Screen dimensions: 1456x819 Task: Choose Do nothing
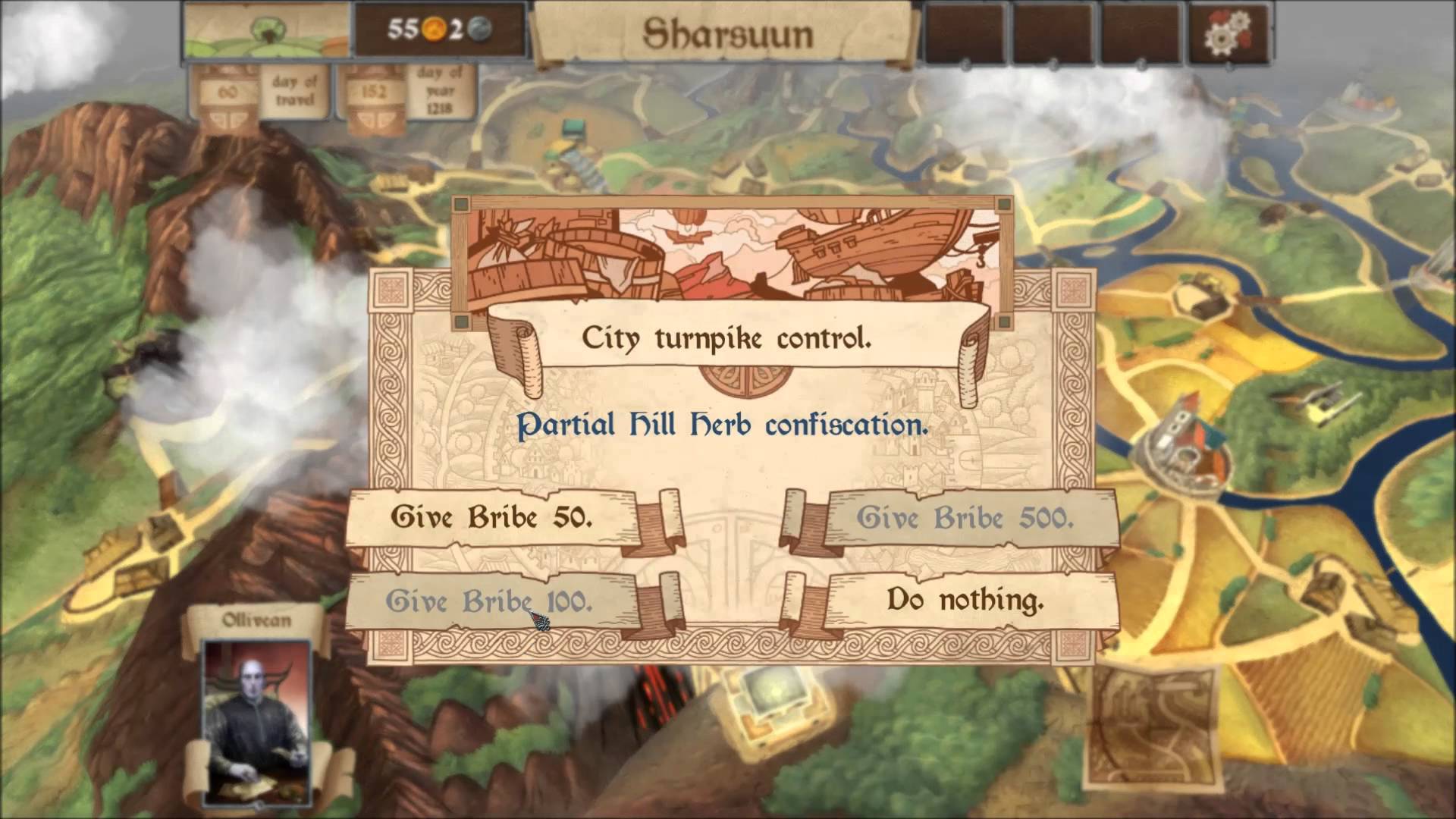coord(965,601)
